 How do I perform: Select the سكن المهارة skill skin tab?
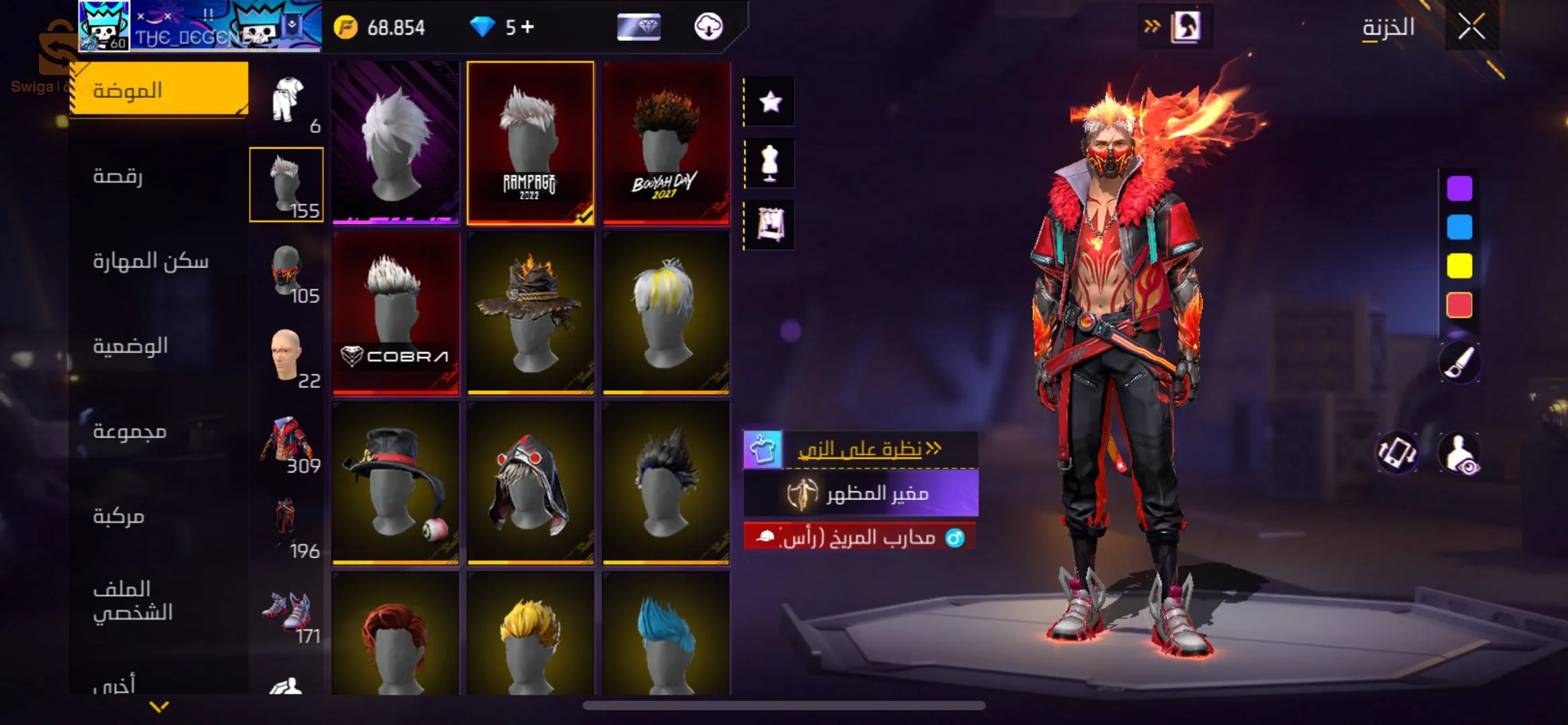click(150, 261)
